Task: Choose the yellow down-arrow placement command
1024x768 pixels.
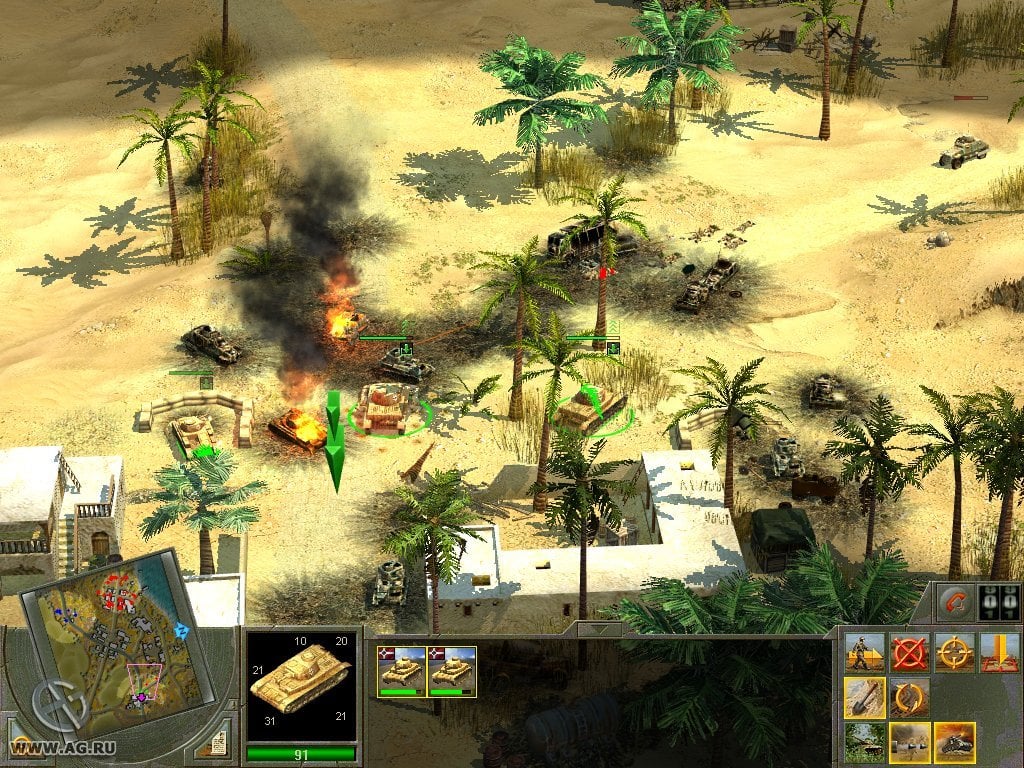Action: click(x=999, y=652)
